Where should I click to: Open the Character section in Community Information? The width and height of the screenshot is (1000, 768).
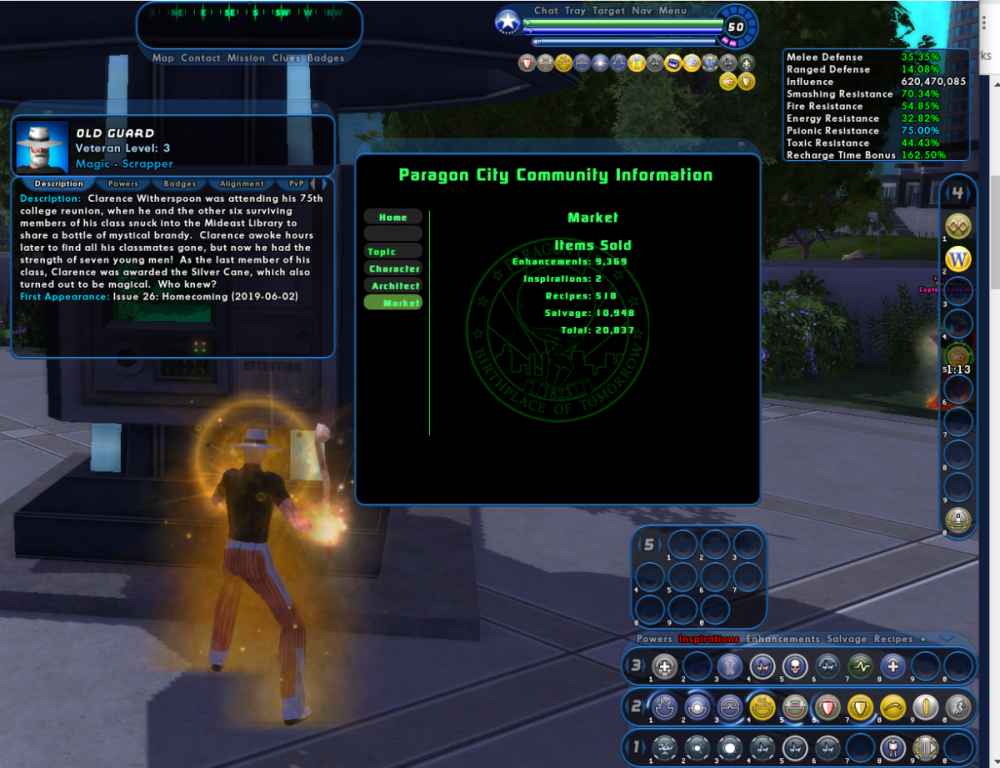pos(393,269)
